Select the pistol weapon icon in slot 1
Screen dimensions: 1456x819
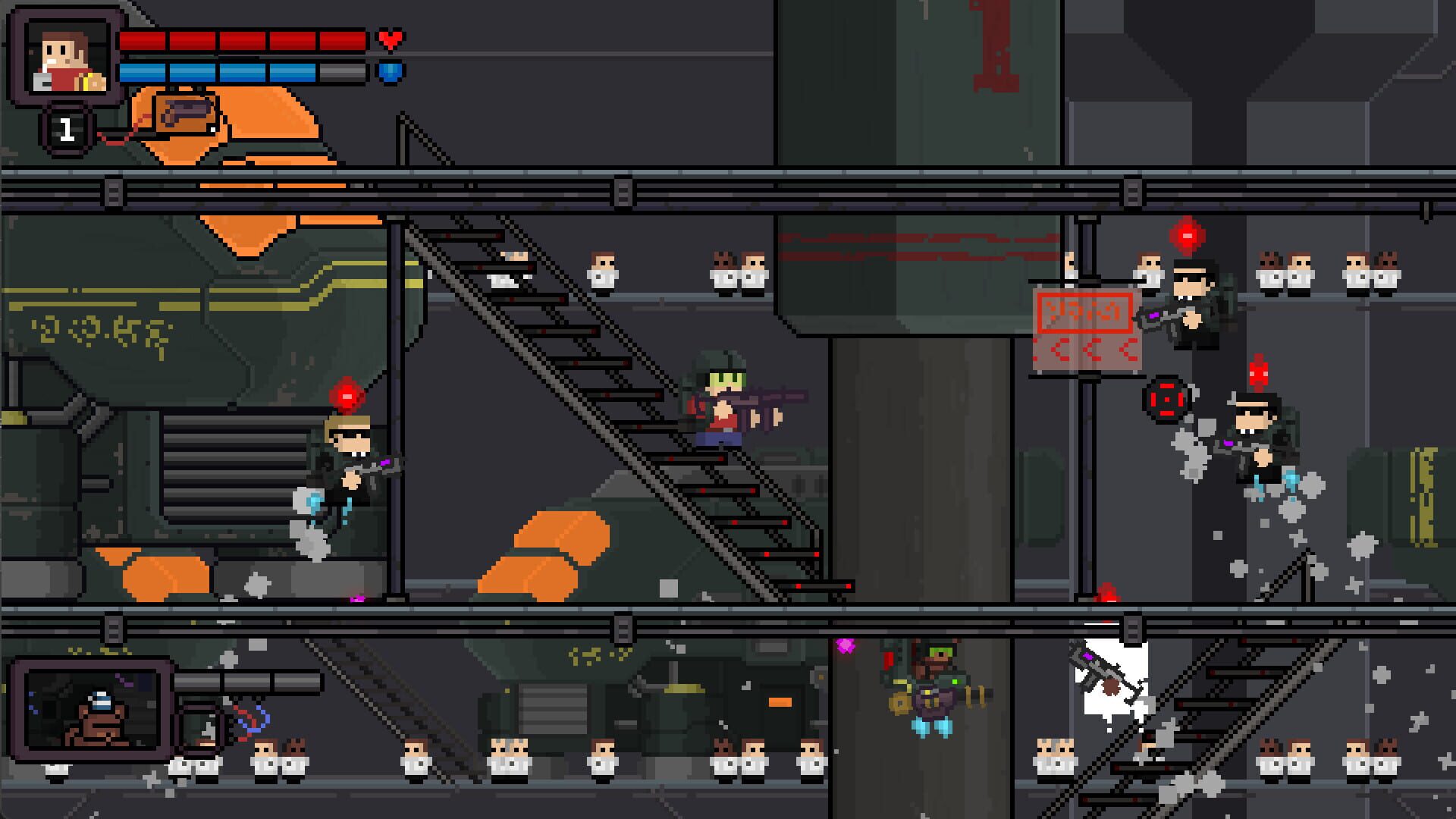click(182, 115)
